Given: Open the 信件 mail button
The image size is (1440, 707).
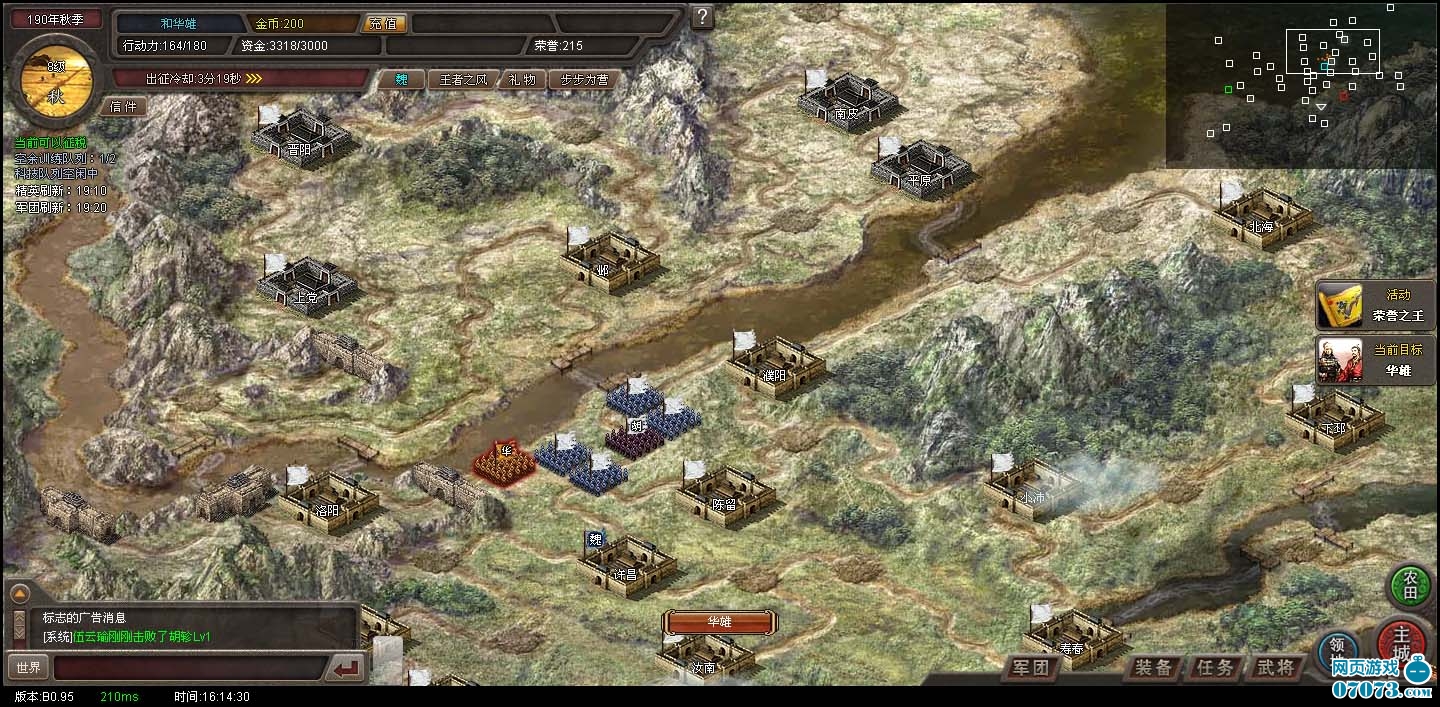Looking at the screenshot, I should (x=123, y=106).
